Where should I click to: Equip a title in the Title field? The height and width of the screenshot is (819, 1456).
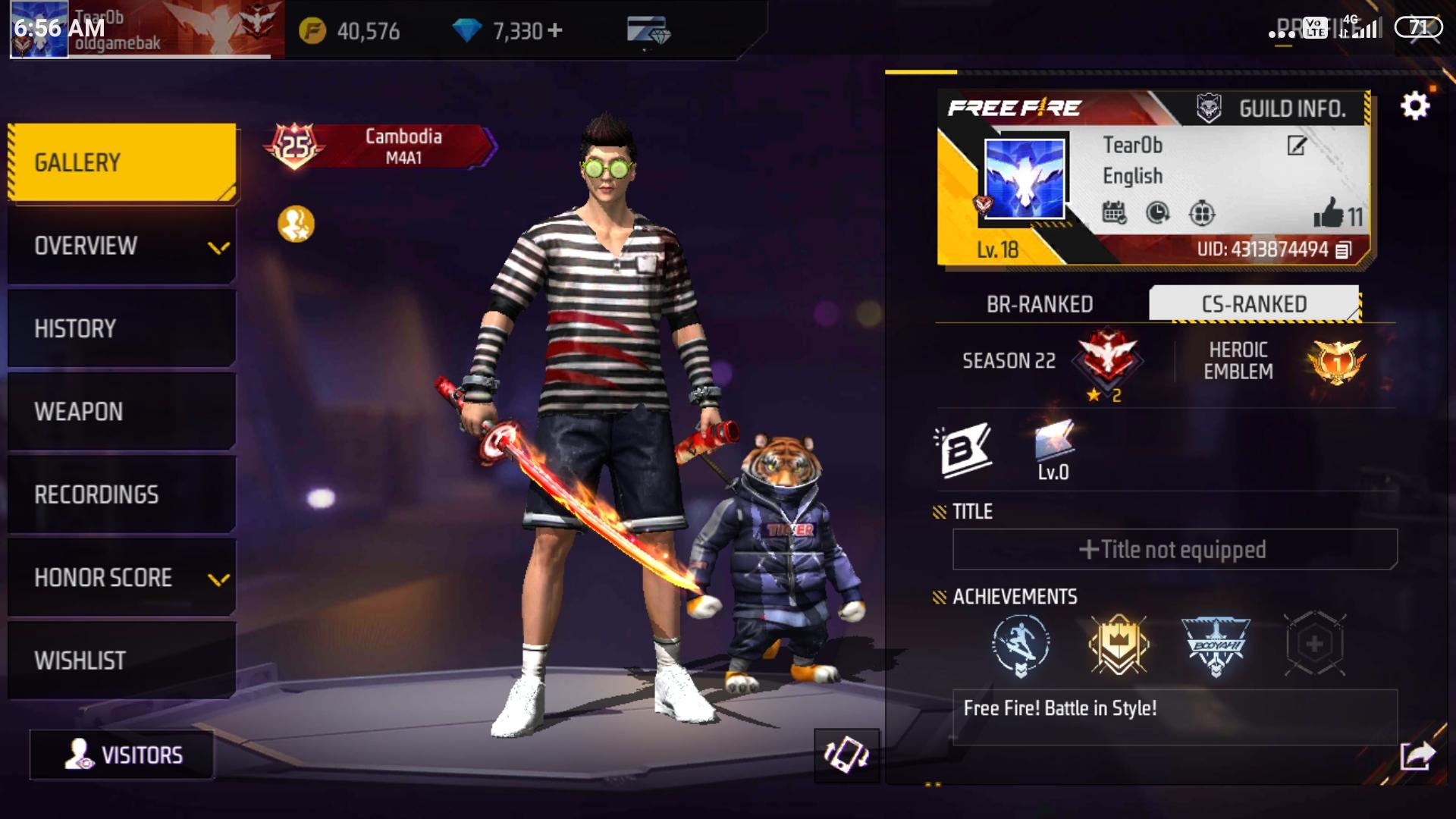coord(1174,549)
